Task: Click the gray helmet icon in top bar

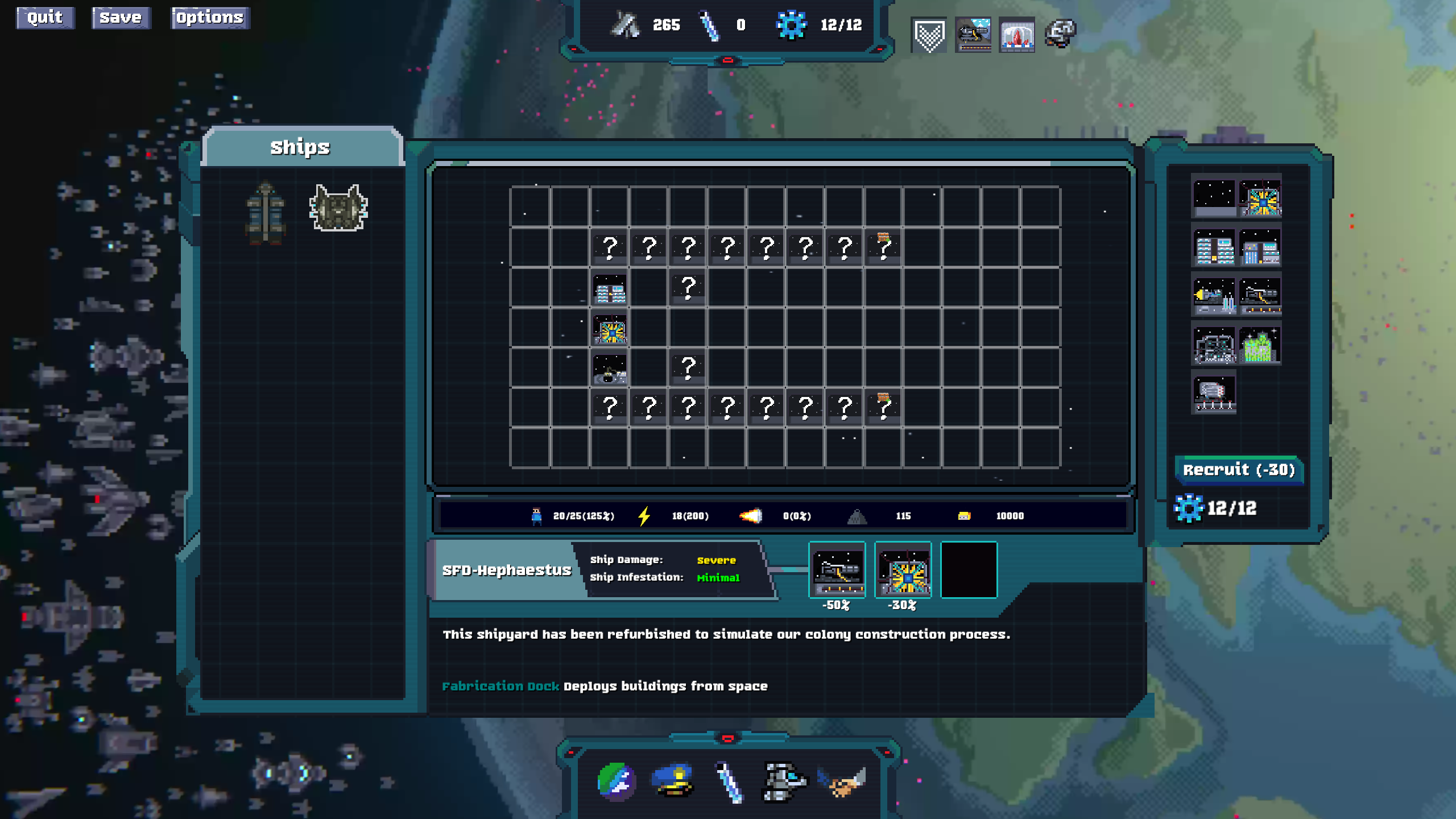Action: (1060, 34)
